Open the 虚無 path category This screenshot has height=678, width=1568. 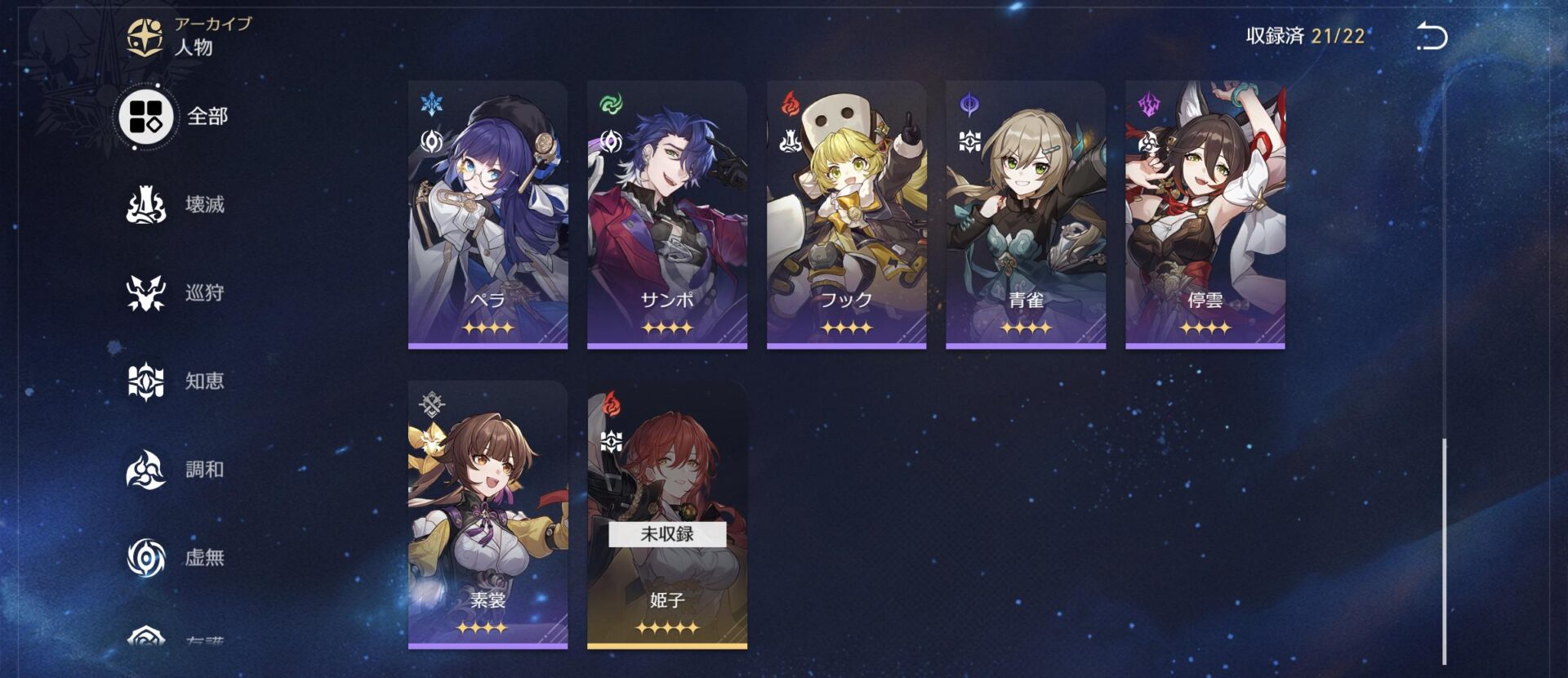(175, 557)
